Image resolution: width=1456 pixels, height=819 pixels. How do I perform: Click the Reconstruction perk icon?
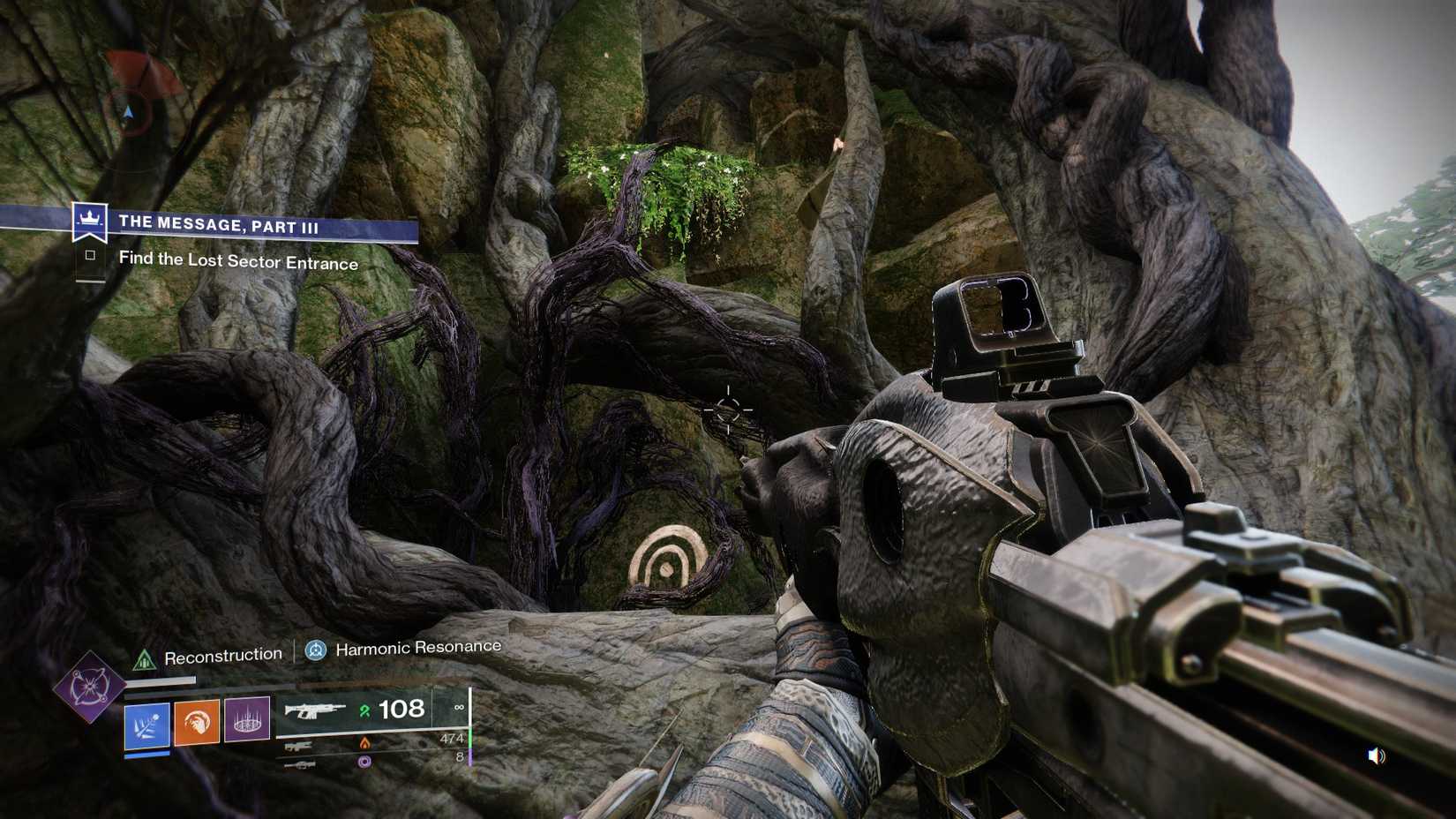143,658
